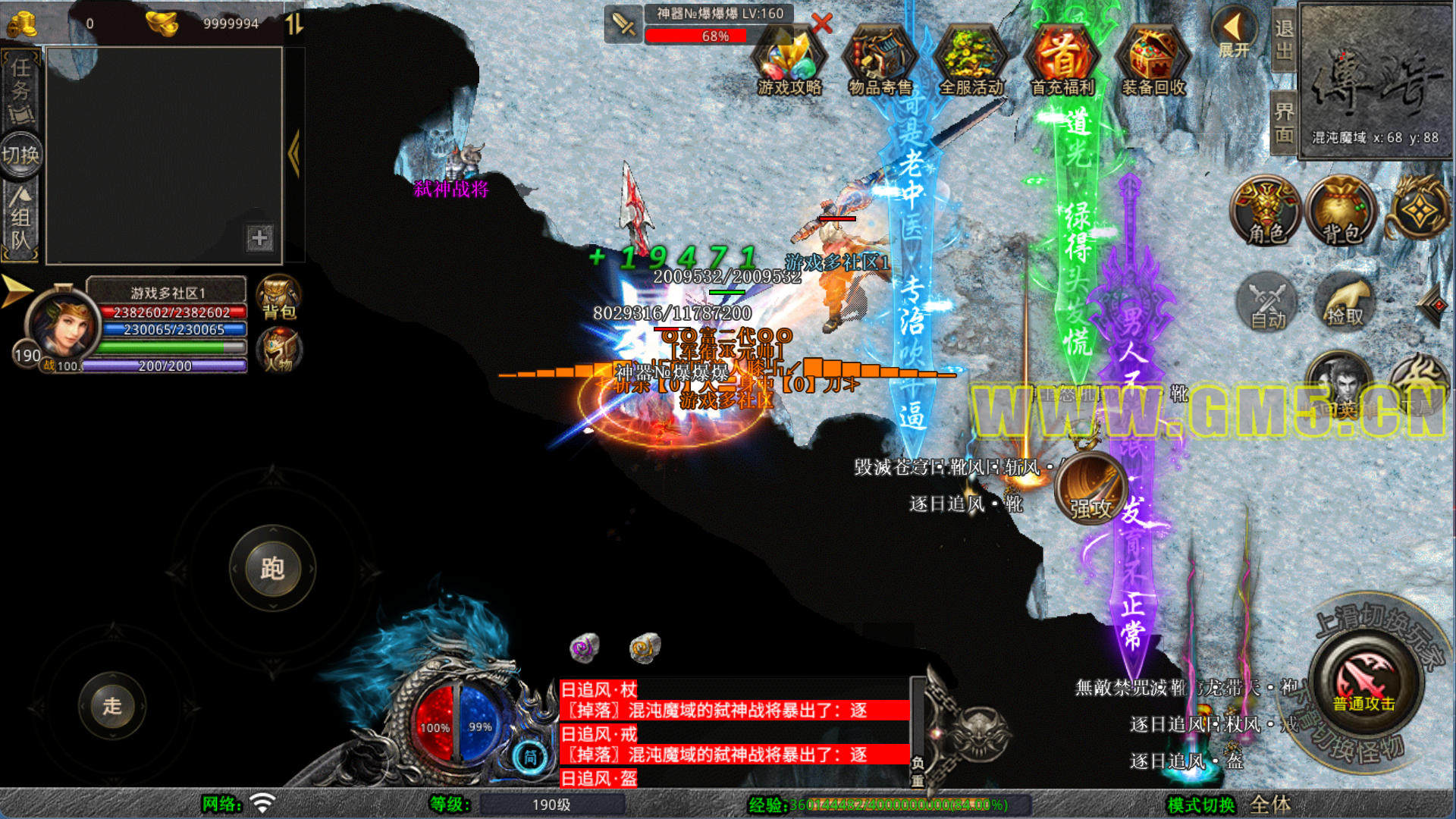Screen dimensions: 1456x819
Task: Select the 组队 team tab
Action: [x=20, y=220]
